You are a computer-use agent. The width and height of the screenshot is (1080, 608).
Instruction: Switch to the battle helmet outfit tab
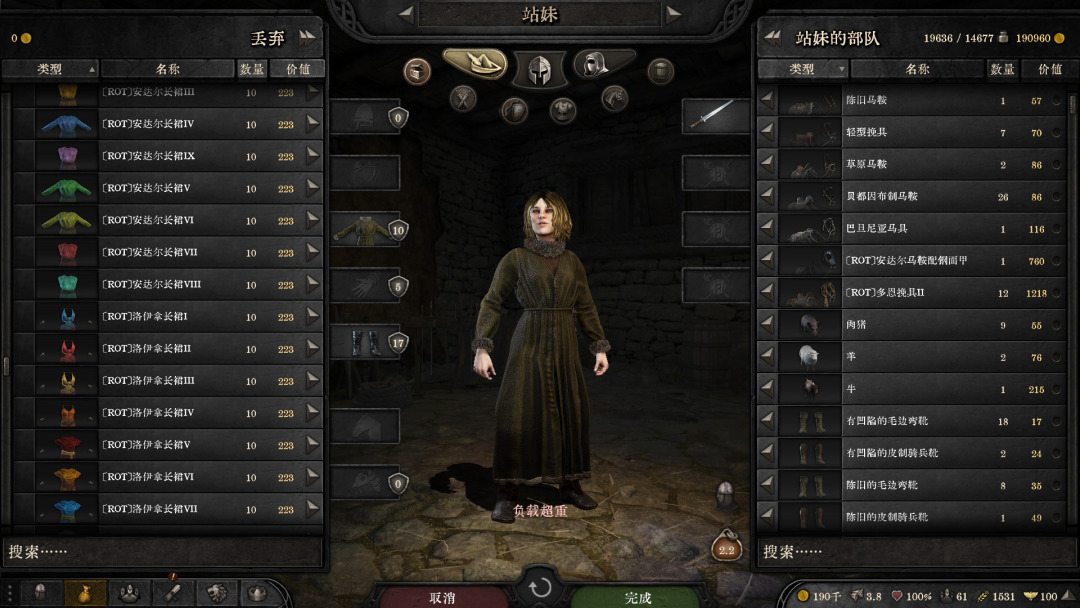pyautogui.click(x=540, y=69)
